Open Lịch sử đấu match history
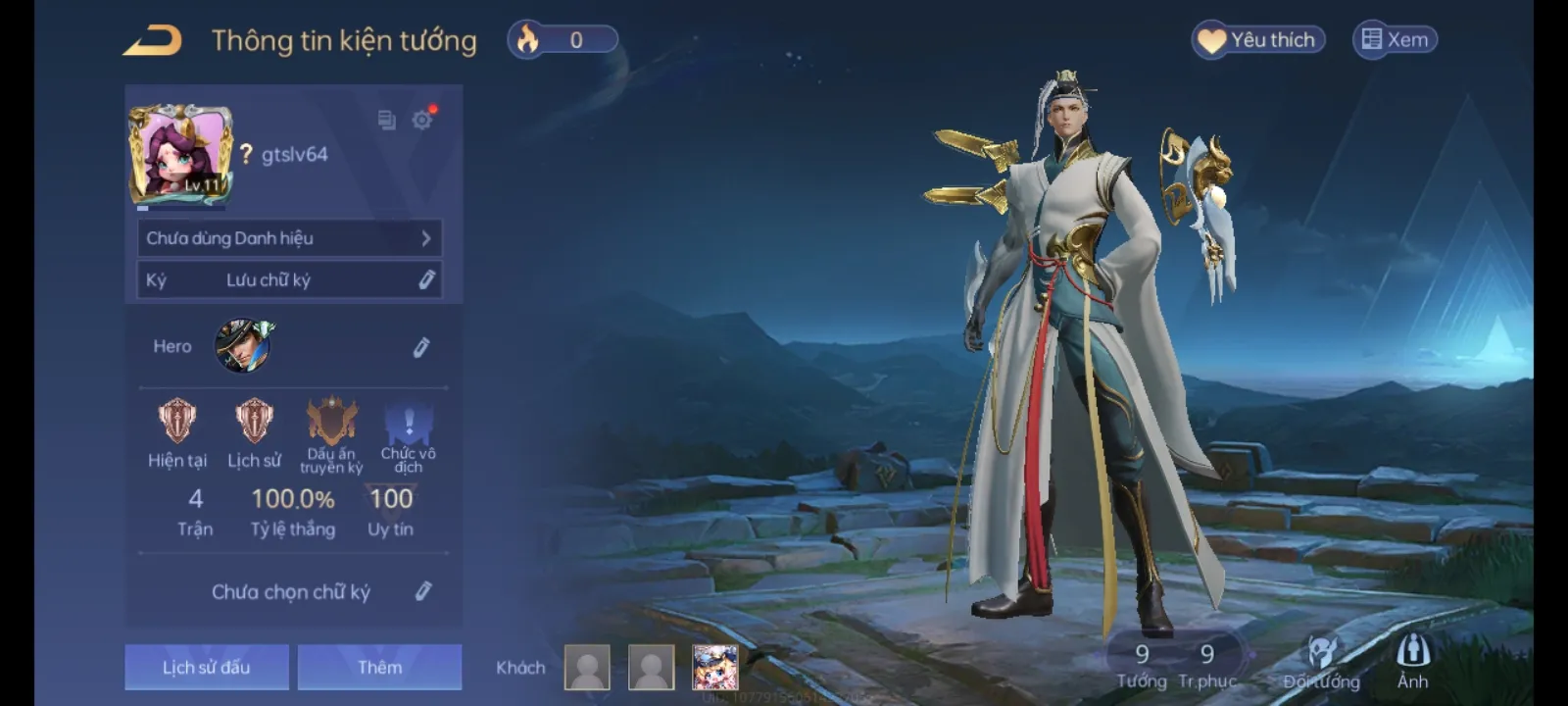Viewport: 1568px width, 706px height. coord(207,667)
